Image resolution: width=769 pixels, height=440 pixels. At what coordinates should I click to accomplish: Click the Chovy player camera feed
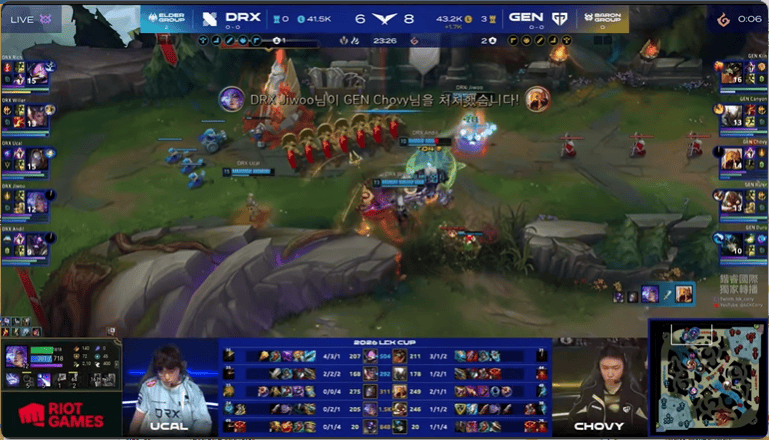pos(598,380)
